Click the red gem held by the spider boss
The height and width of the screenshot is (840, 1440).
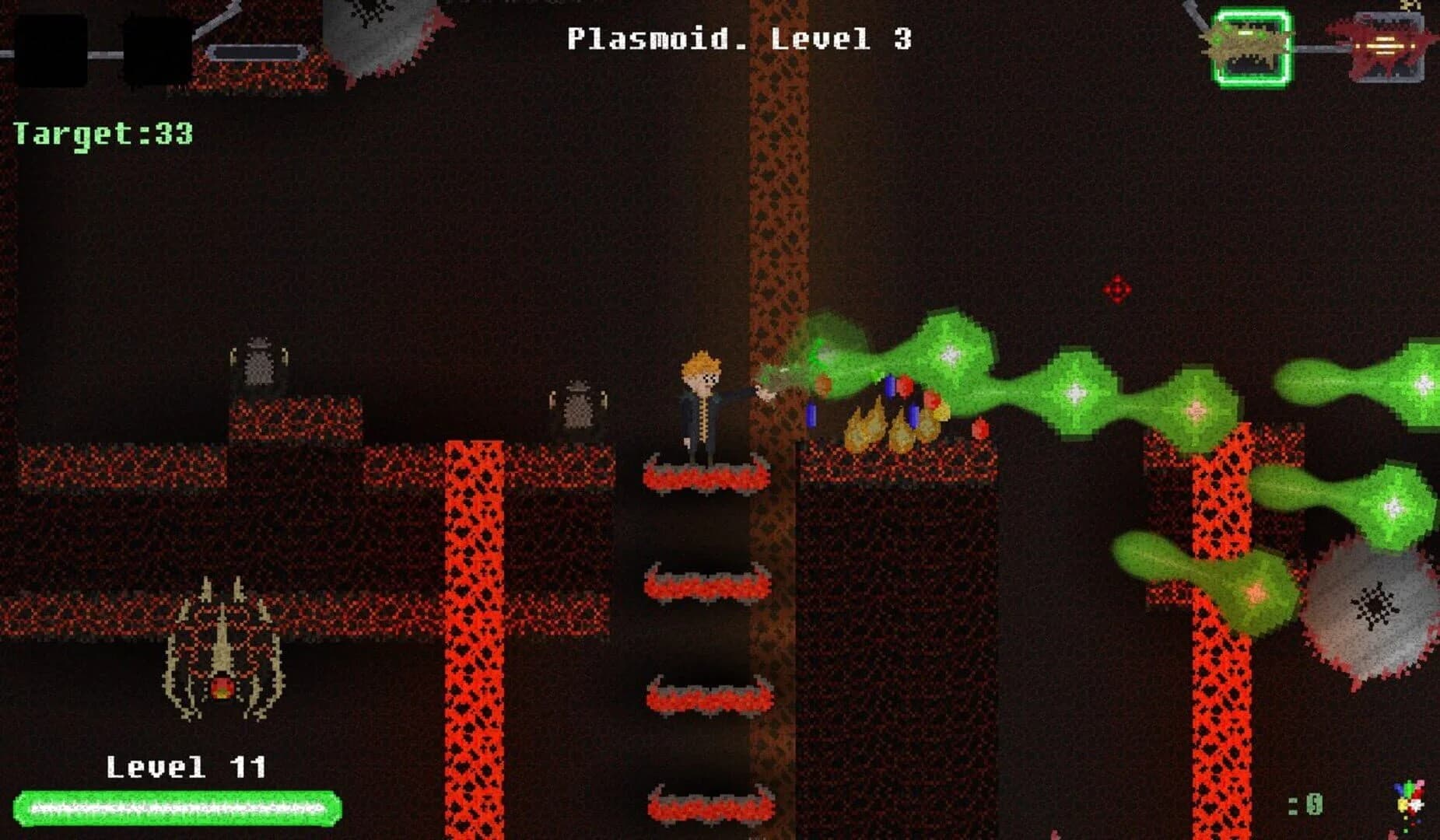point(223,686)
